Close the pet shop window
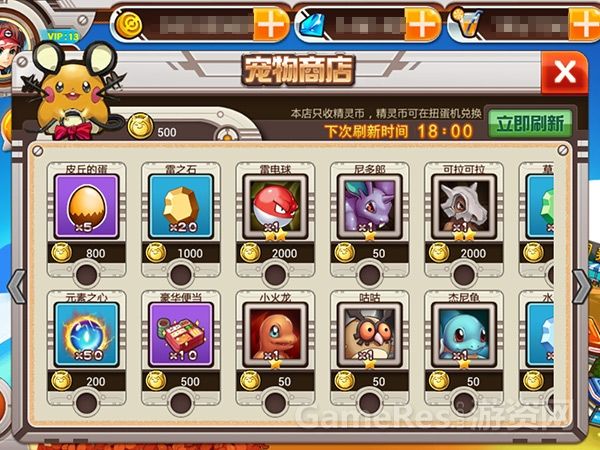The height and width of the screenshot is (450, 600). 565,72
